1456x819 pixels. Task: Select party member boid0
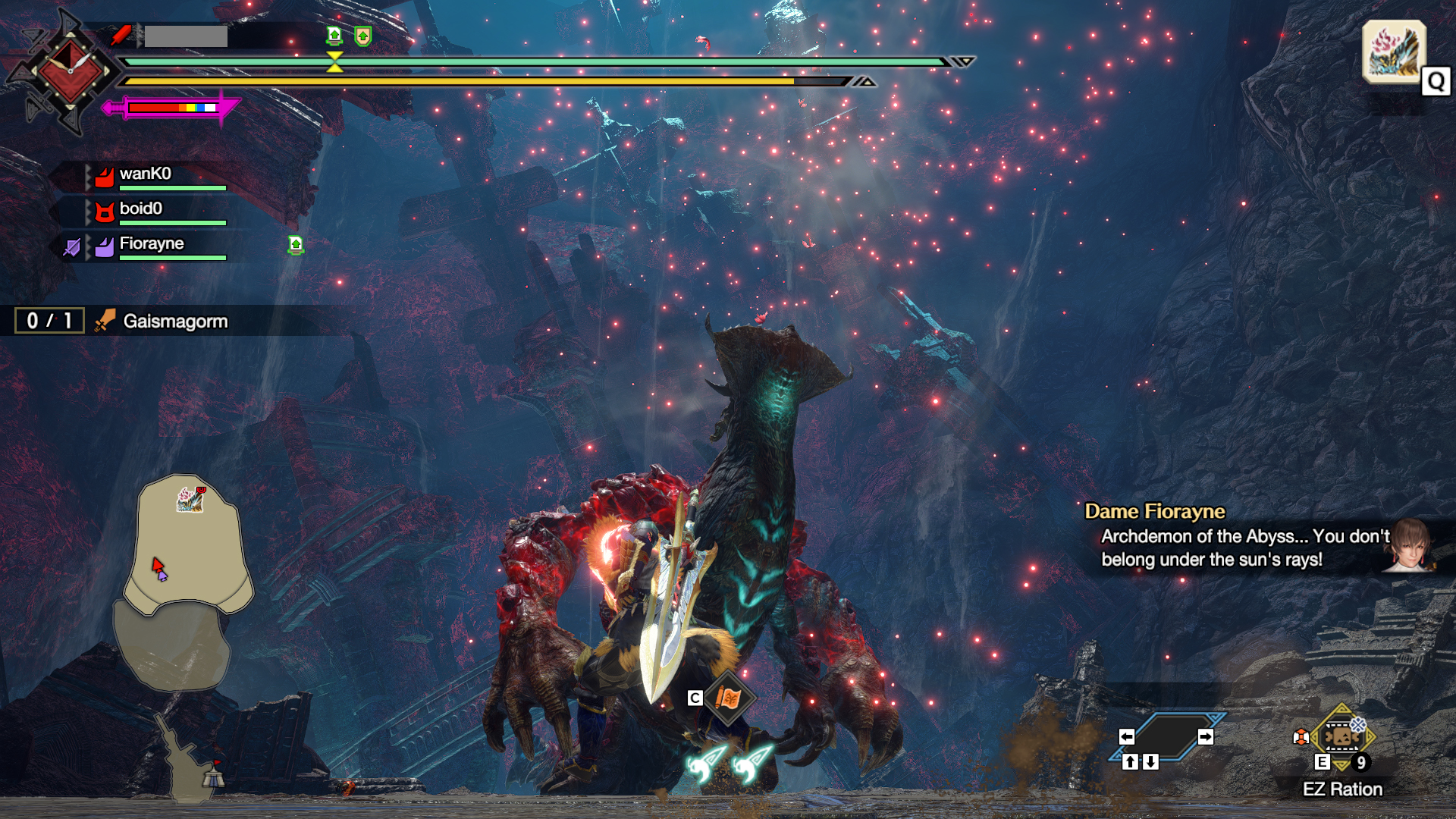click(x=141, y=209)
